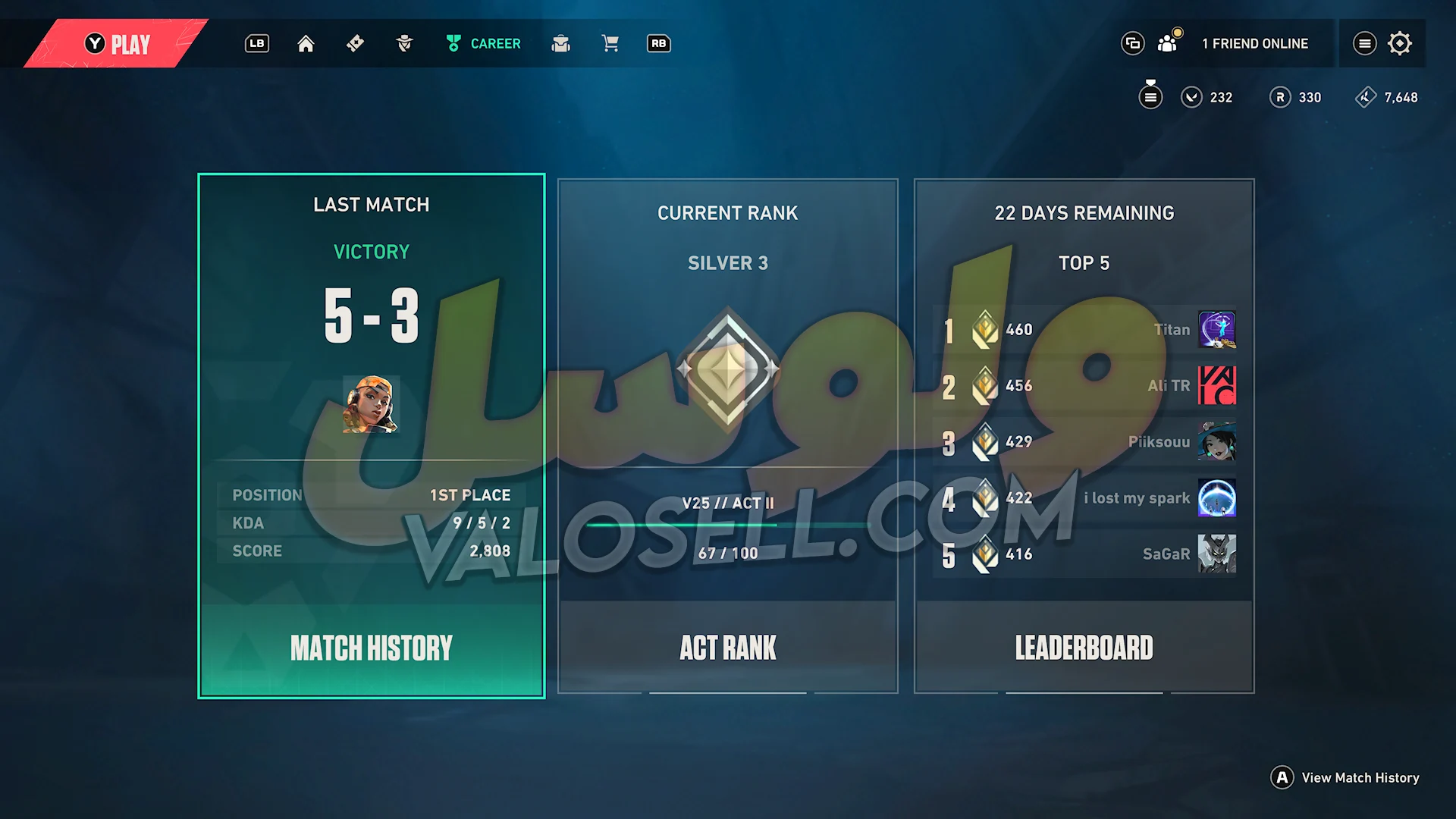Go to the Home tab
Screen dimensions: 1456x819
306,44
